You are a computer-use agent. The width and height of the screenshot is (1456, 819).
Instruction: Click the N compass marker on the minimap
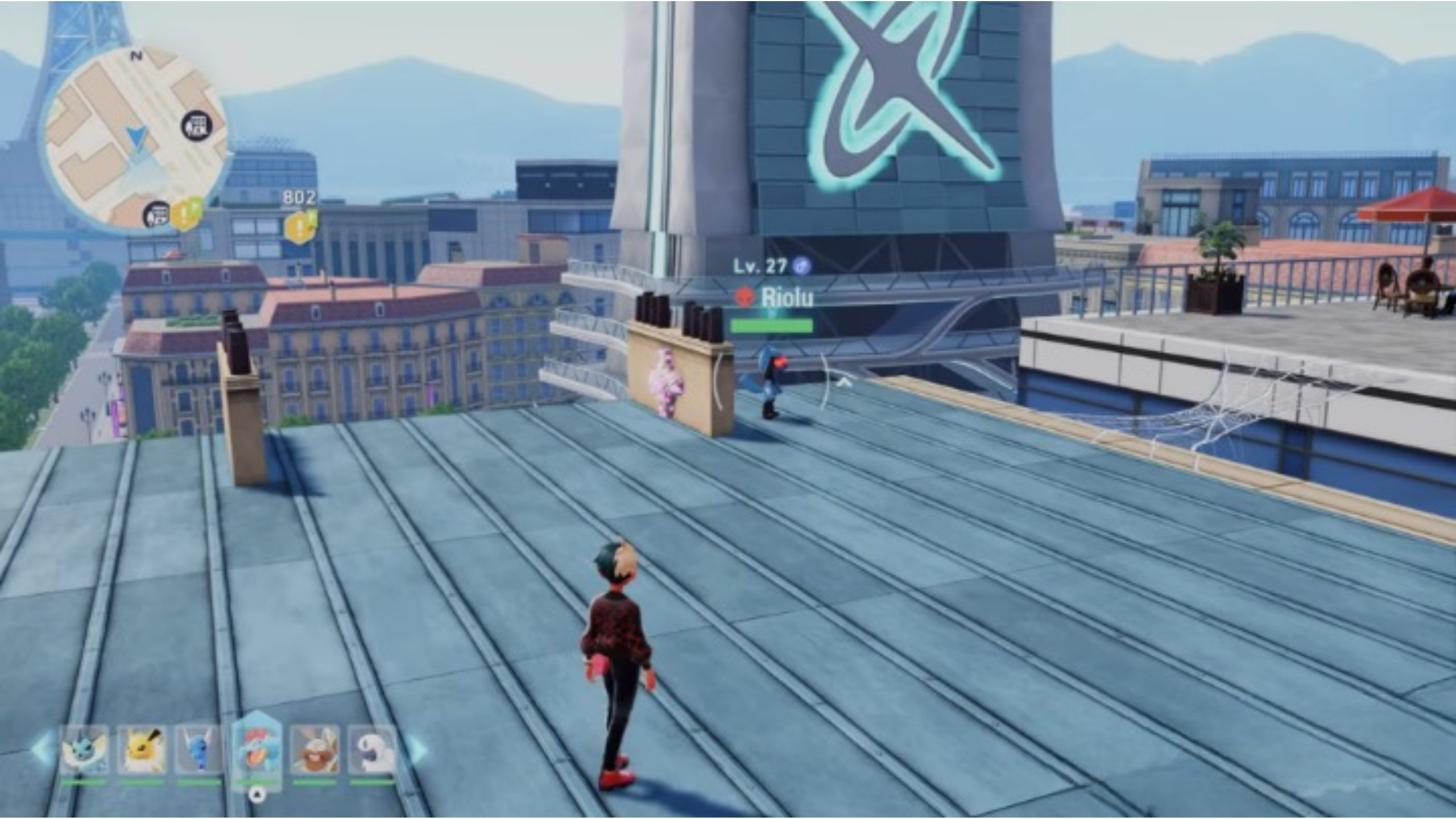(136, 55)
